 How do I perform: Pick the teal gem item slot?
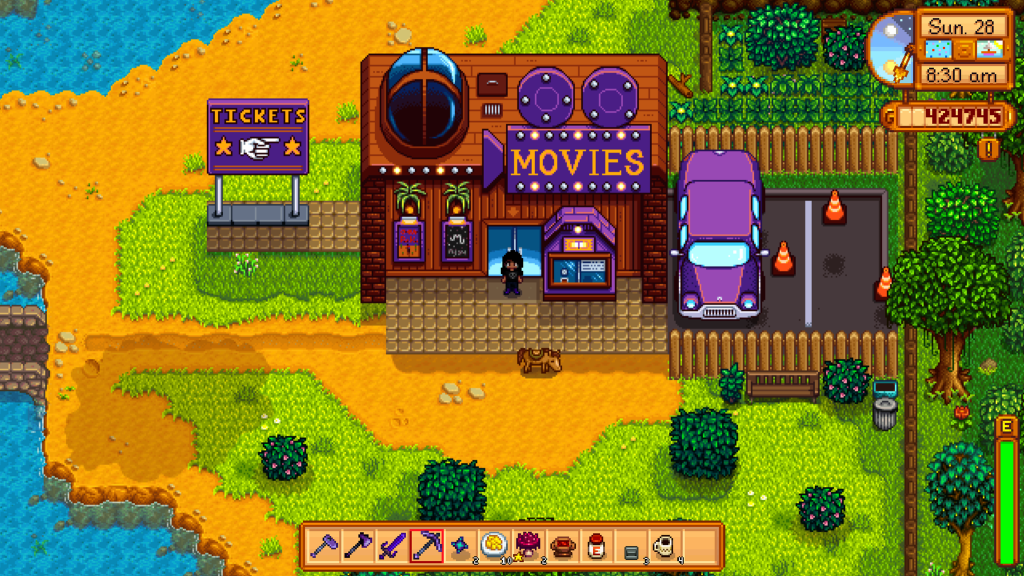[460, 546]
